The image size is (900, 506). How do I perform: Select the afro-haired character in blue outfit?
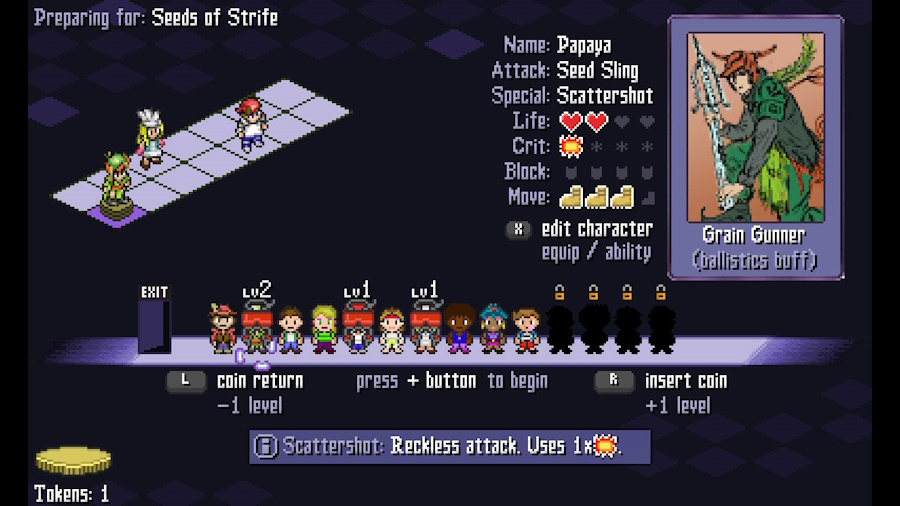click(459, 329)
